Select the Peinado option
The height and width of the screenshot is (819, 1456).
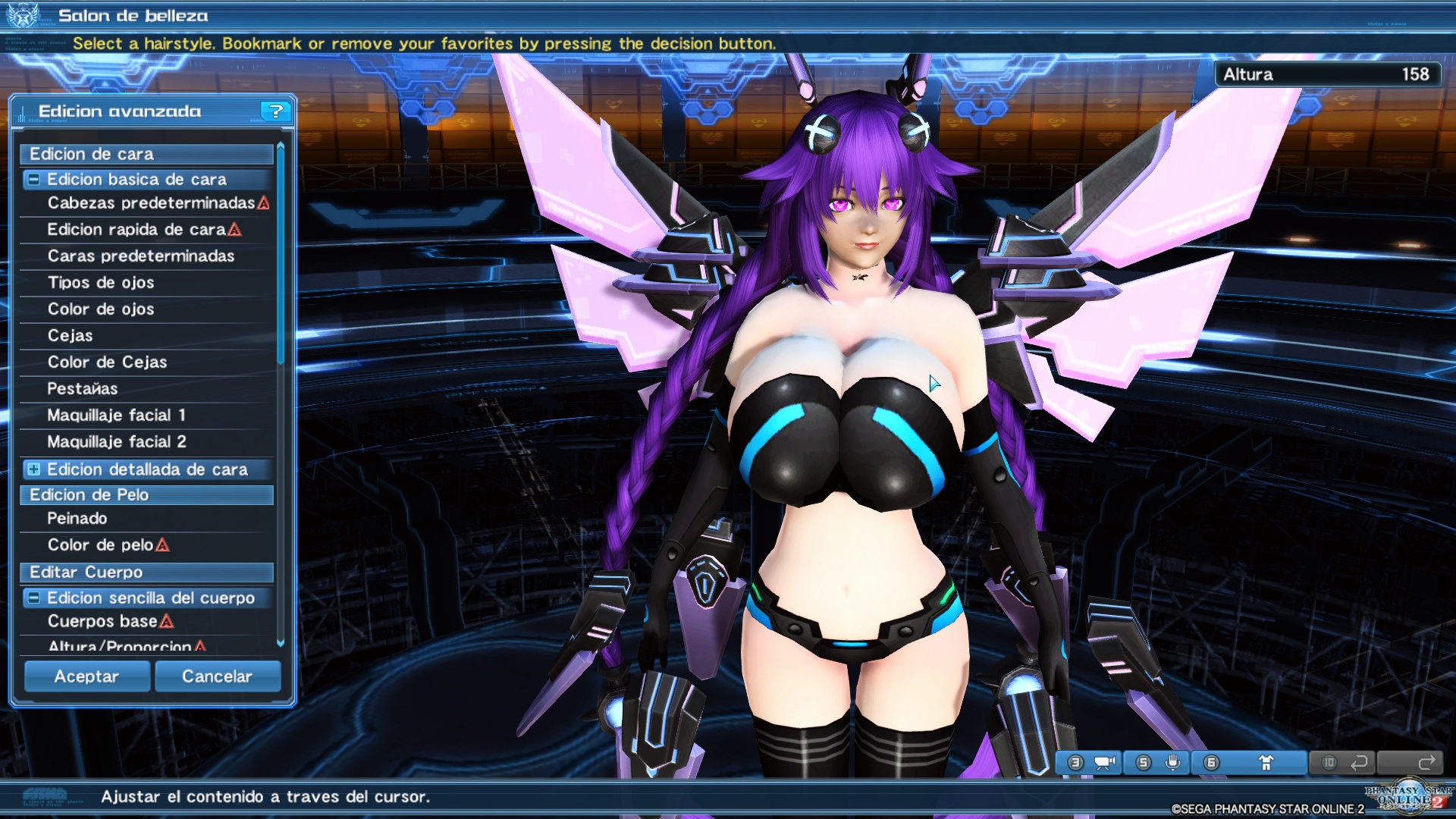point(76,518)
